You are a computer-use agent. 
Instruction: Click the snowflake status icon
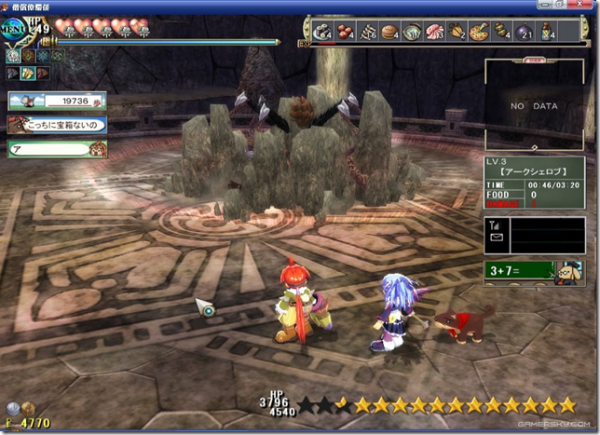(43, 57)
